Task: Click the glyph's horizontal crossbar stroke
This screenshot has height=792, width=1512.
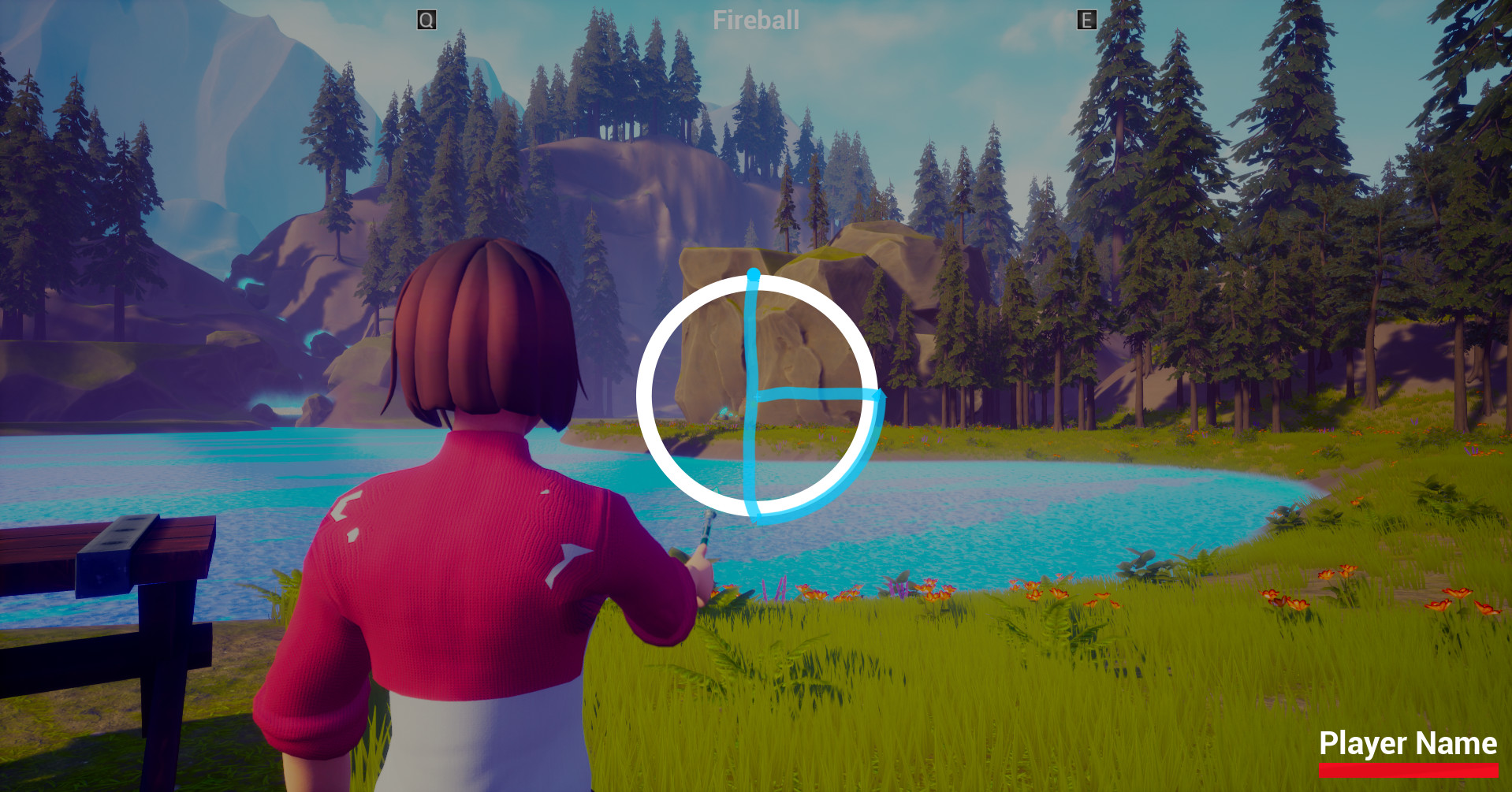Action: click(x=820, y=392)
